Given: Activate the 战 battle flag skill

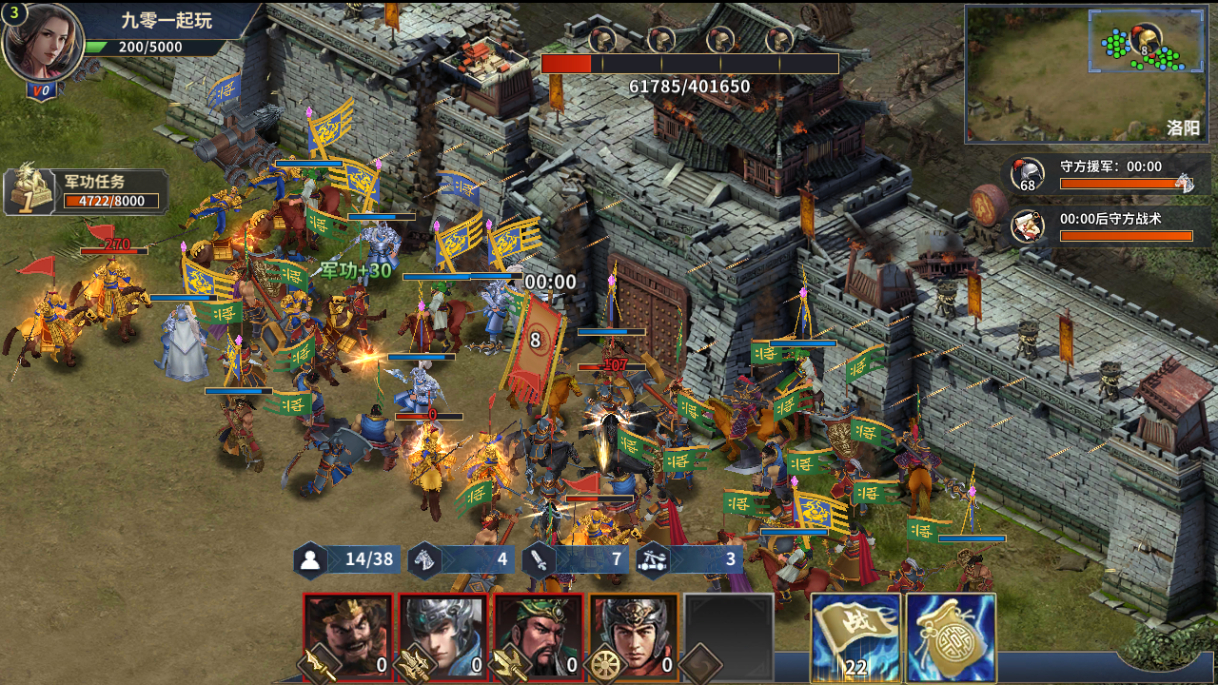Looking at the screenshot, I should click(856, 637).
